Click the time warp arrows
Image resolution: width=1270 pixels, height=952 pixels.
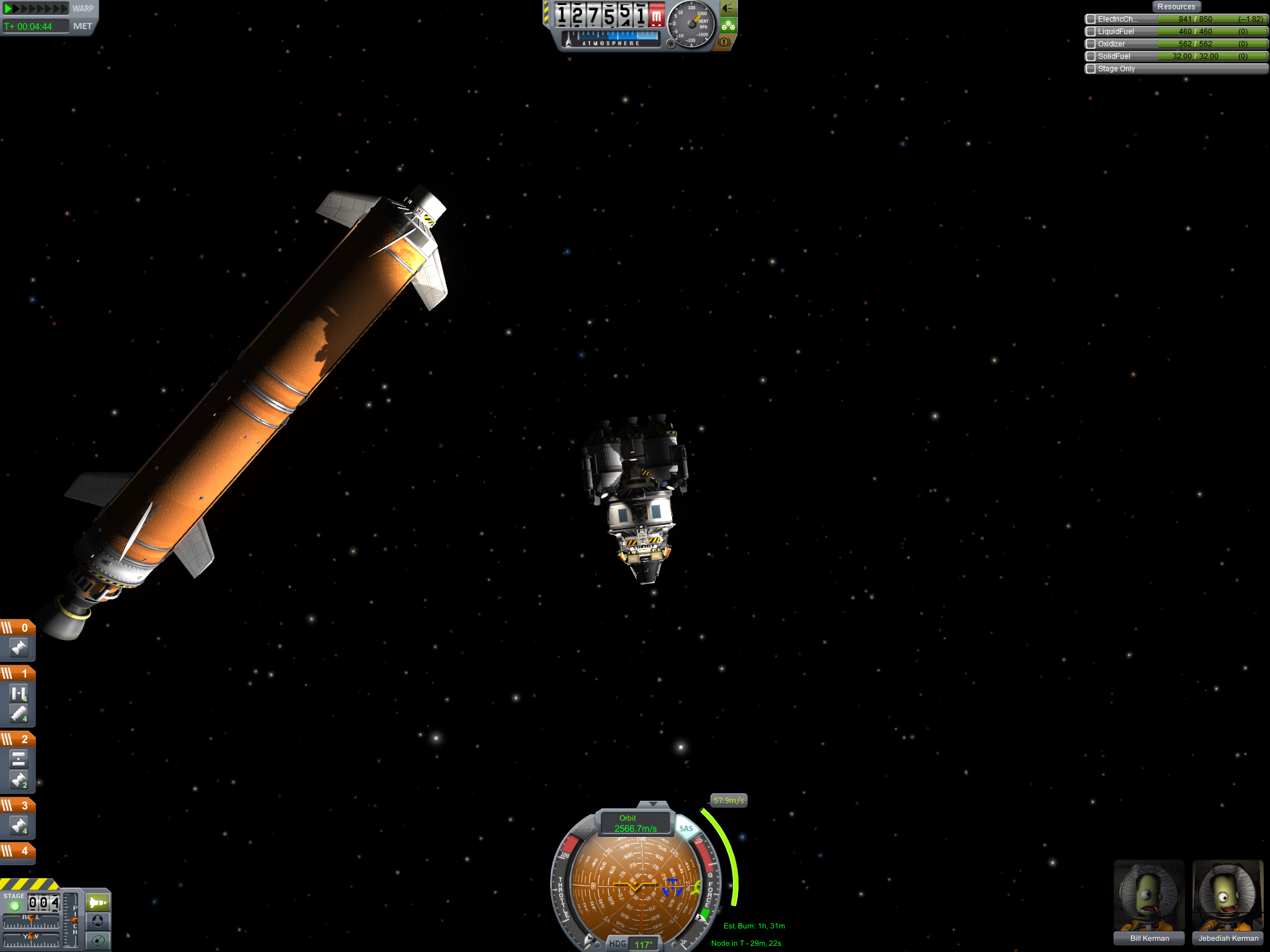(x=35, y=9)
